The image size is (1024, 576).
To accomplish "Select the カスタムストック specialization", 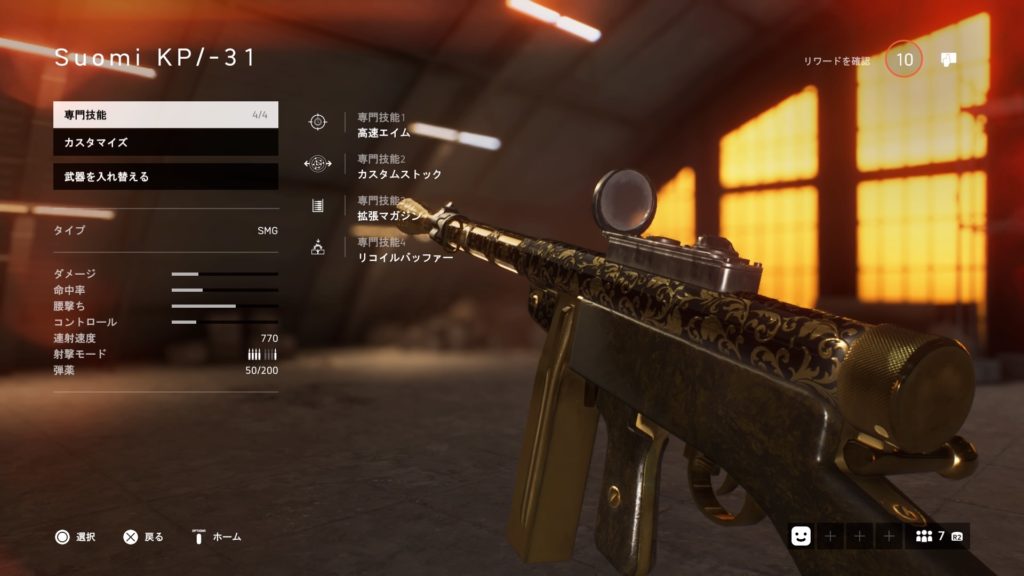I will click(399, 174).
